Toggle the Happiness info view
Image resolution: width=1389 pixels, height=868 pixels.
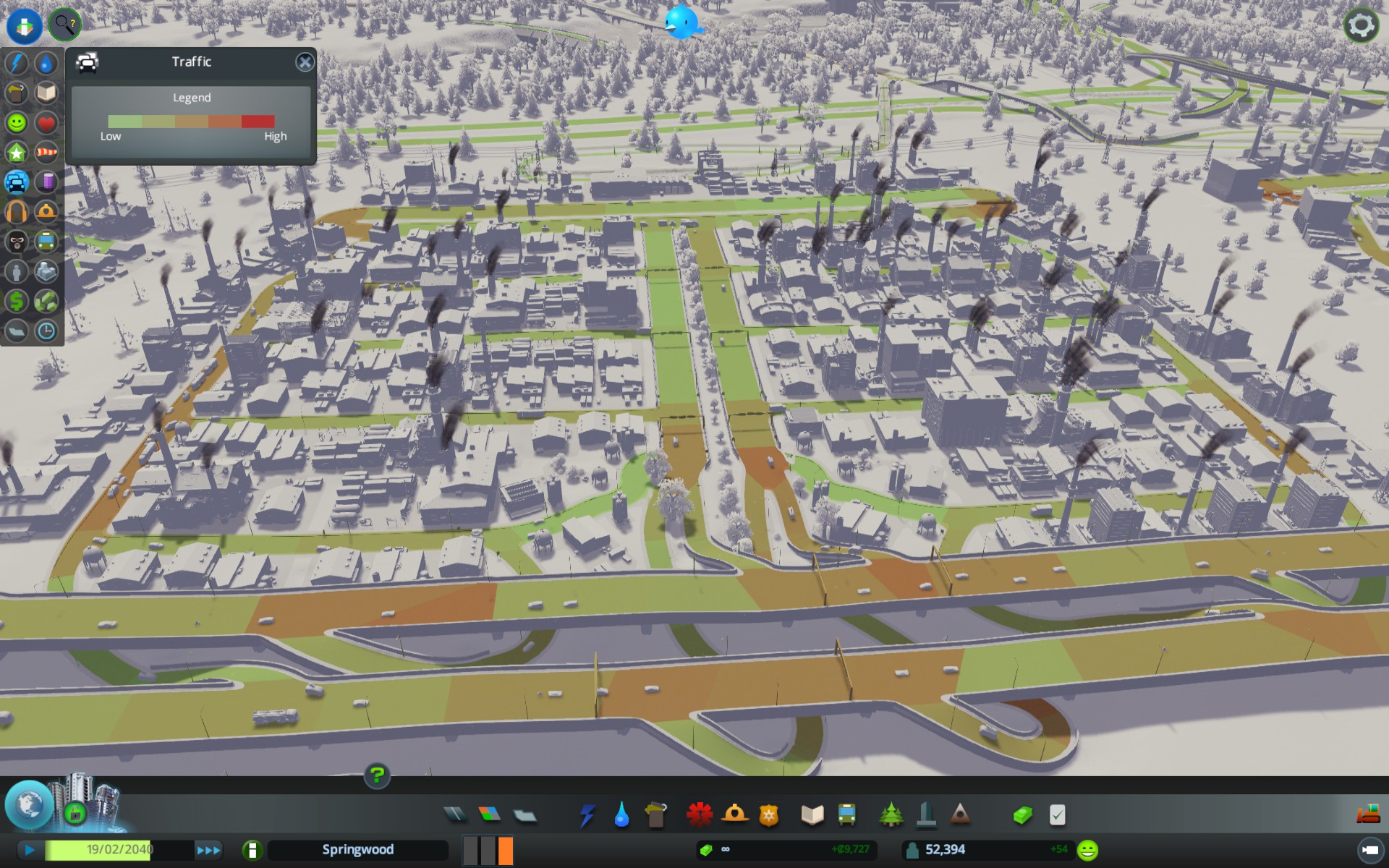pos(16,123)
